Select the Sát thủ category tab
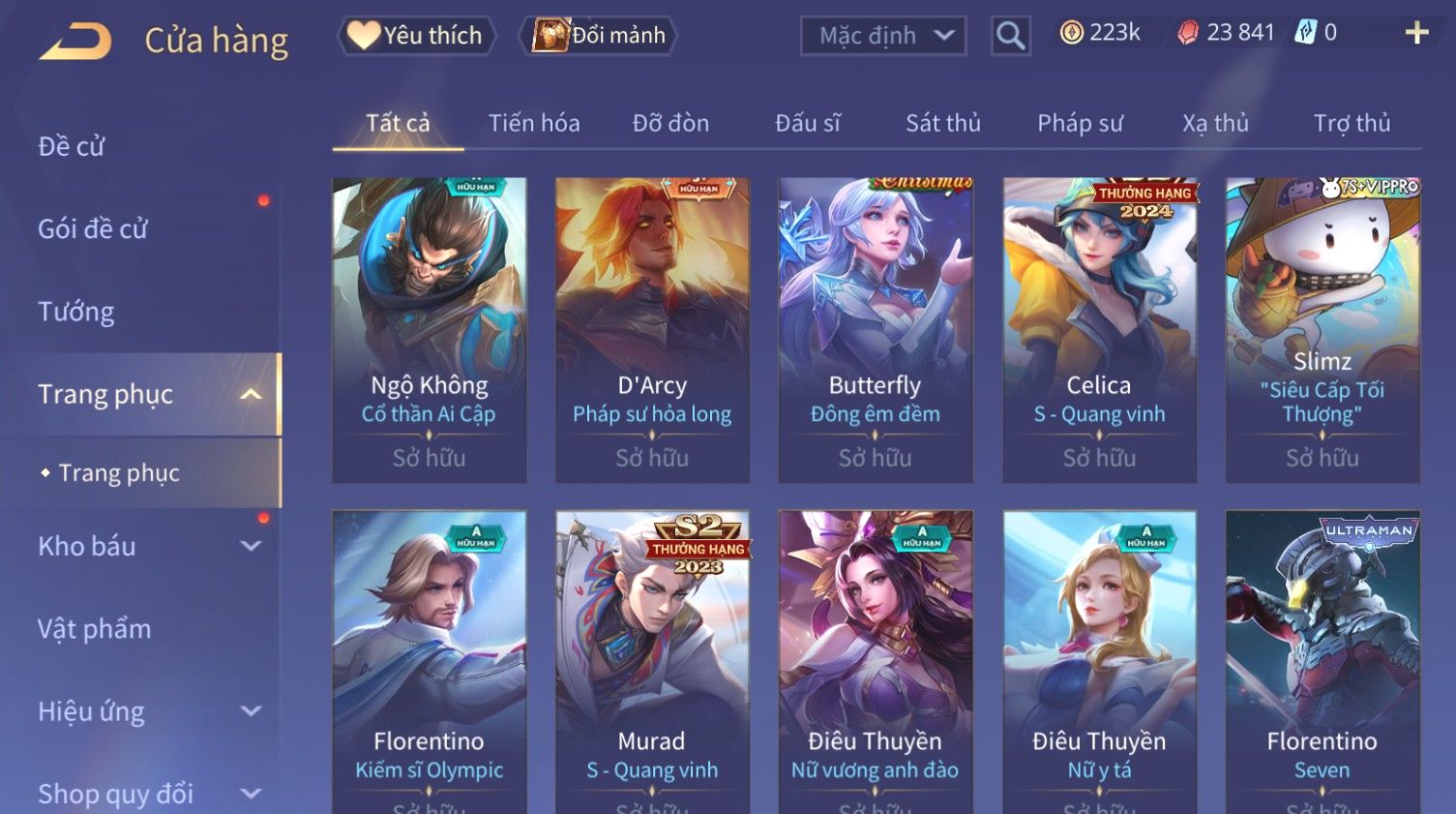The image size is (1456, 814). (942, 123)
